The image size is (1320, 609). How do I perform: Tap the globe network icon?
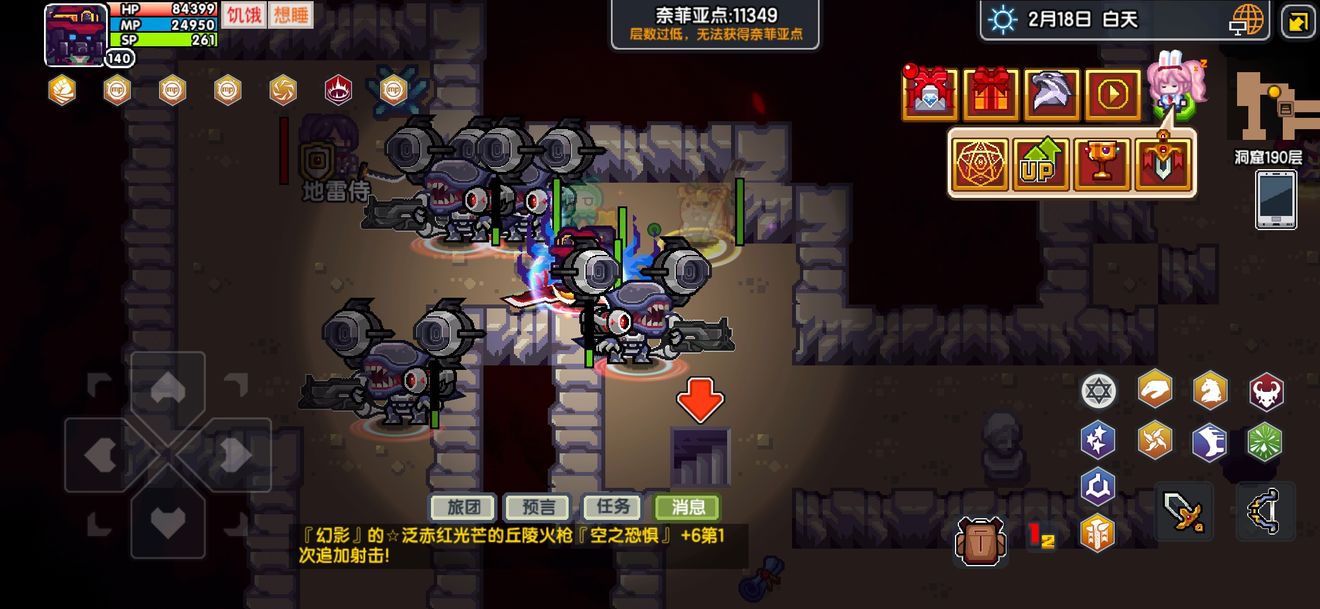tap(1247, 20)
